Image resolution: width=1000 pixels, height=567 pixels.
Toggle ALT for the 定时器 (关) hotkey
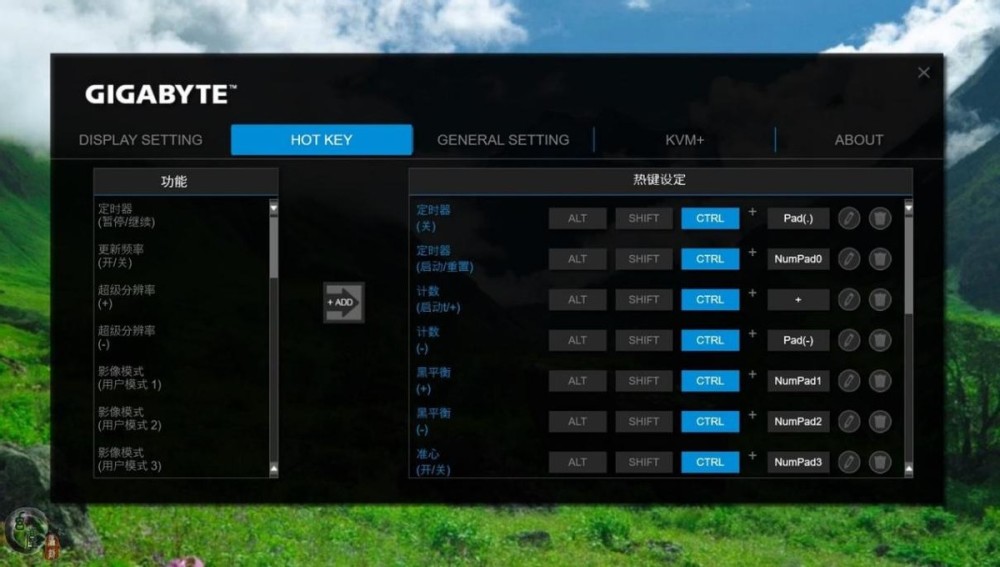[x=577, y=218]
